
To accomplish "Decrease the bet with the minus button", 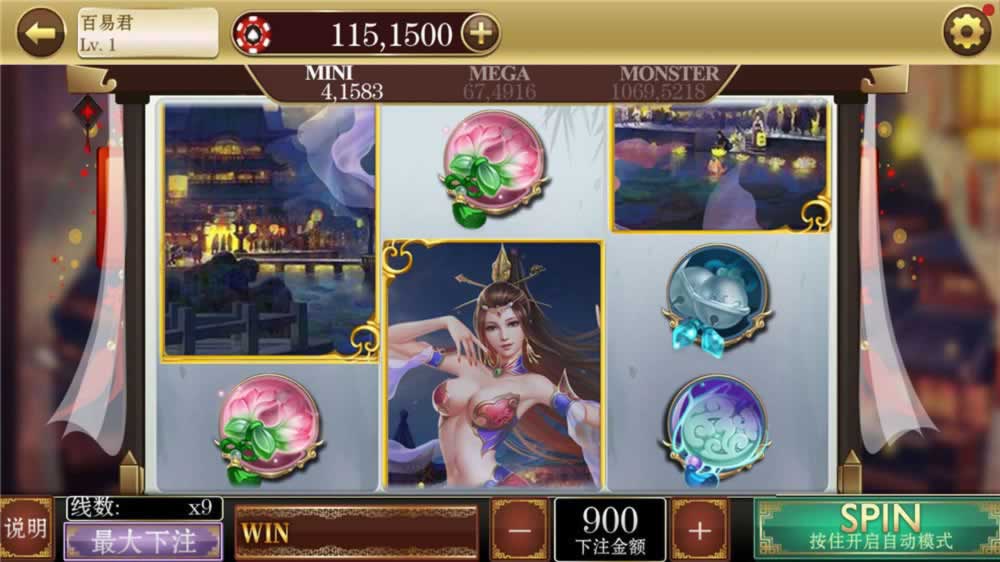I will (x=519, y=530).
